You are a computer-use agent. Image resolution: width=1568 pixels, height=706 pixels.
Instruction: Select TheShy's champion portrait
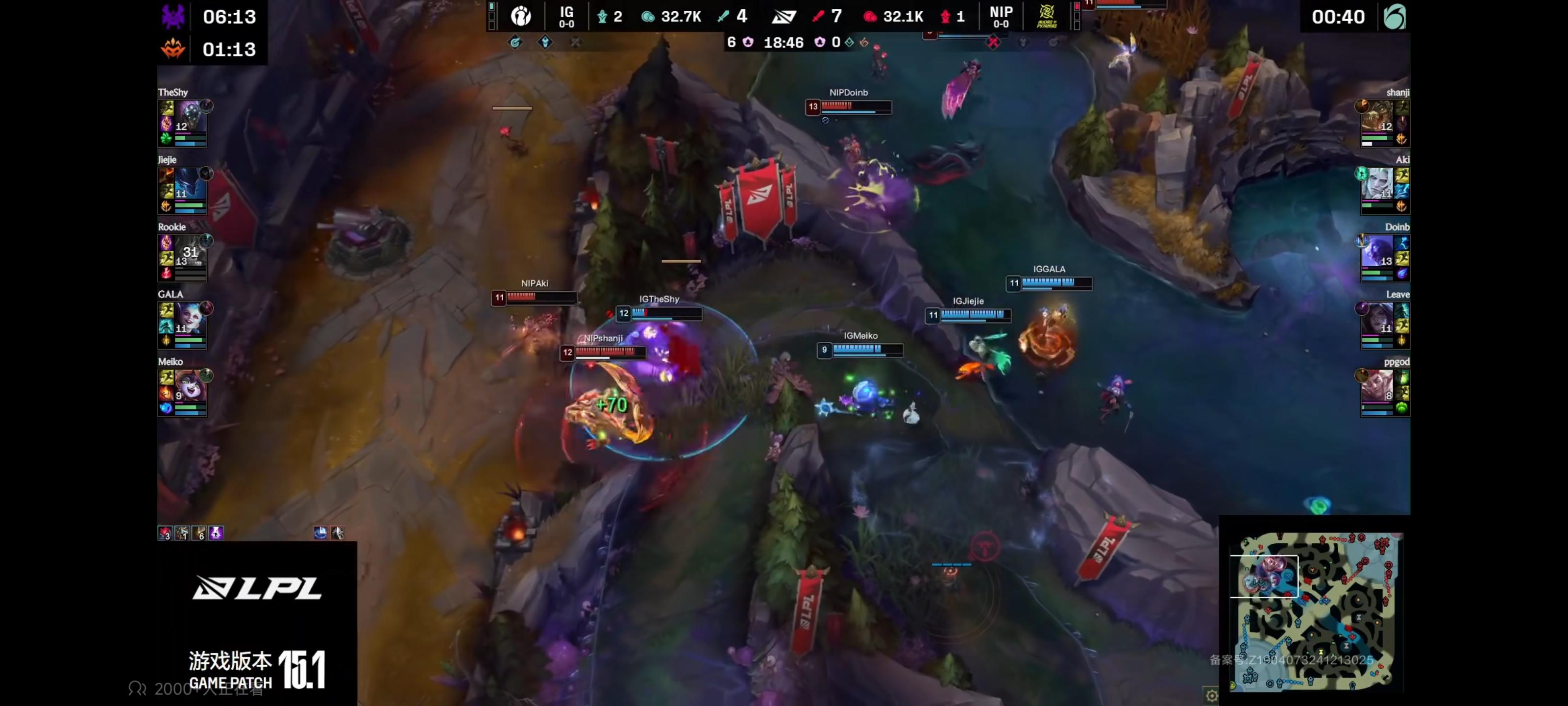pyautogui.click(x=190, y=116)
